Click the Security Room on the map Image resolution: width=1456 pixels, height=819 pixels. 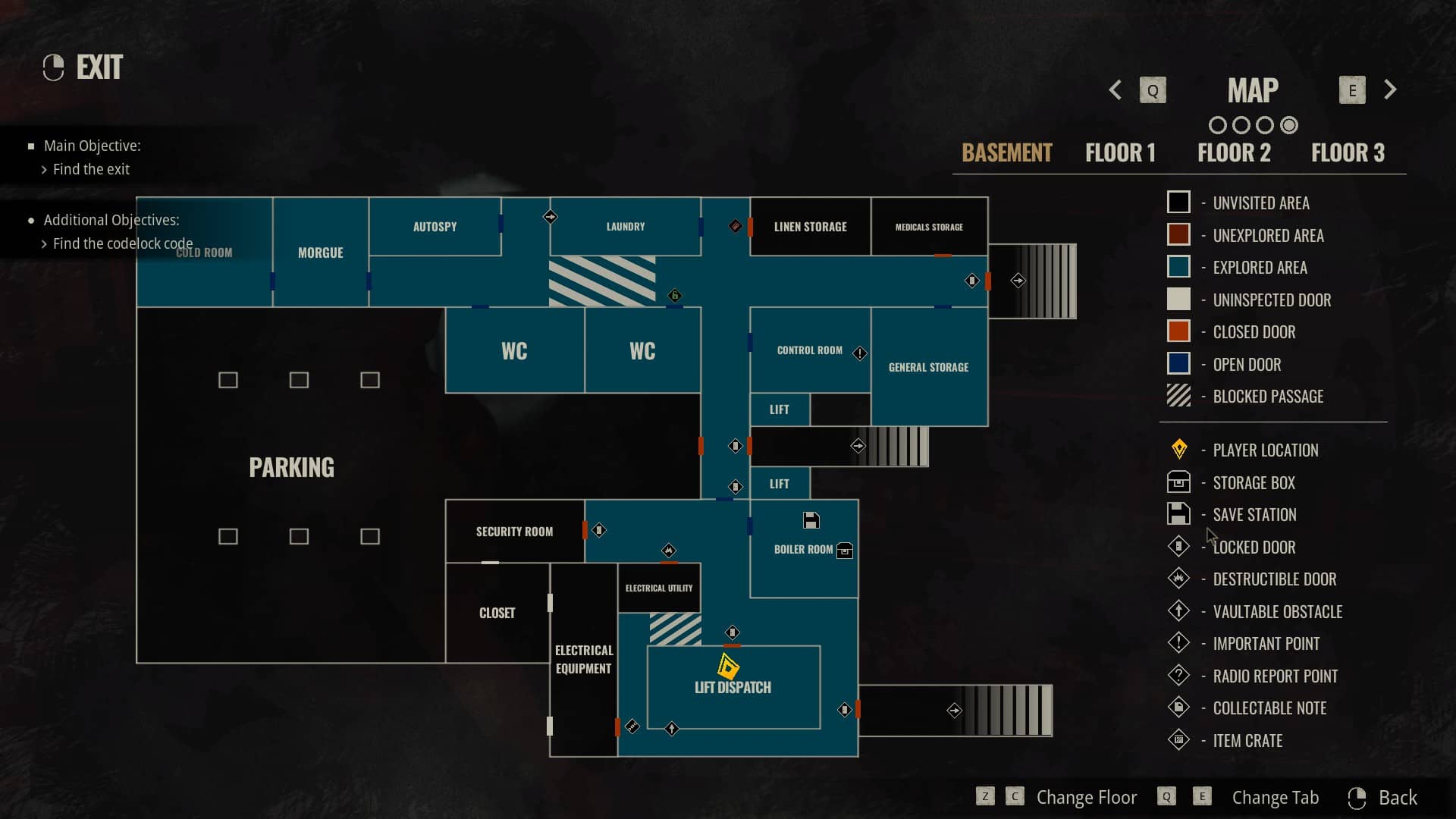pyautogui.click(x=514, y=532)
